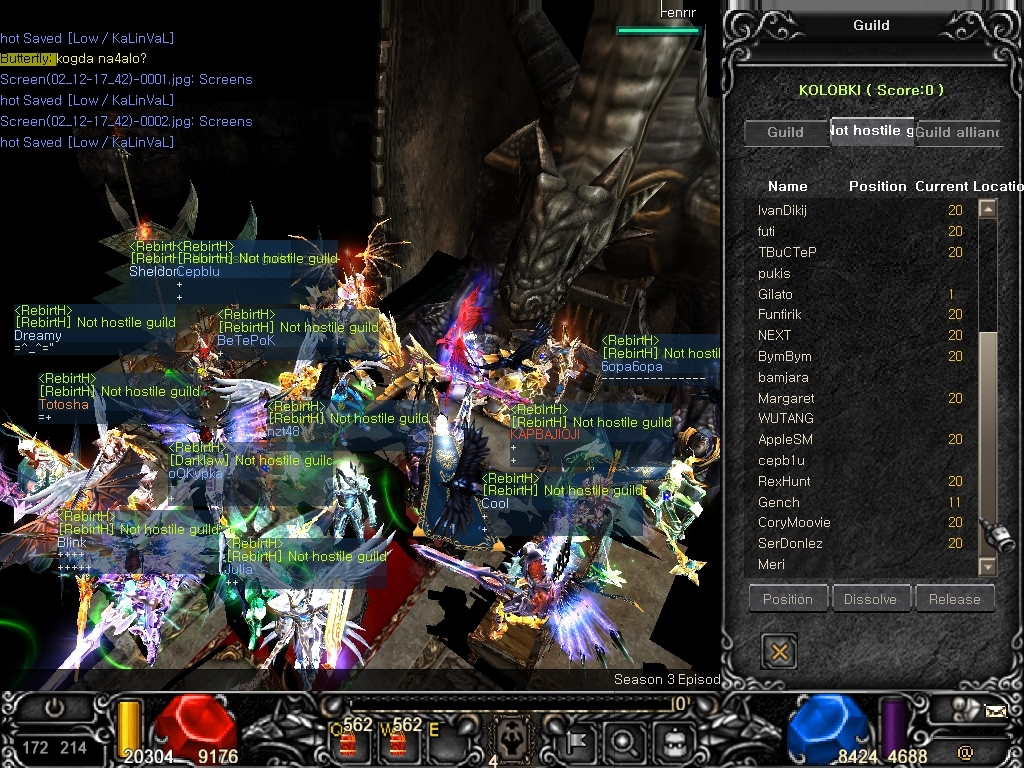Open the flag icon menu in the bottom bar
The image size is (1024, 768).
[x=577, y=742]
